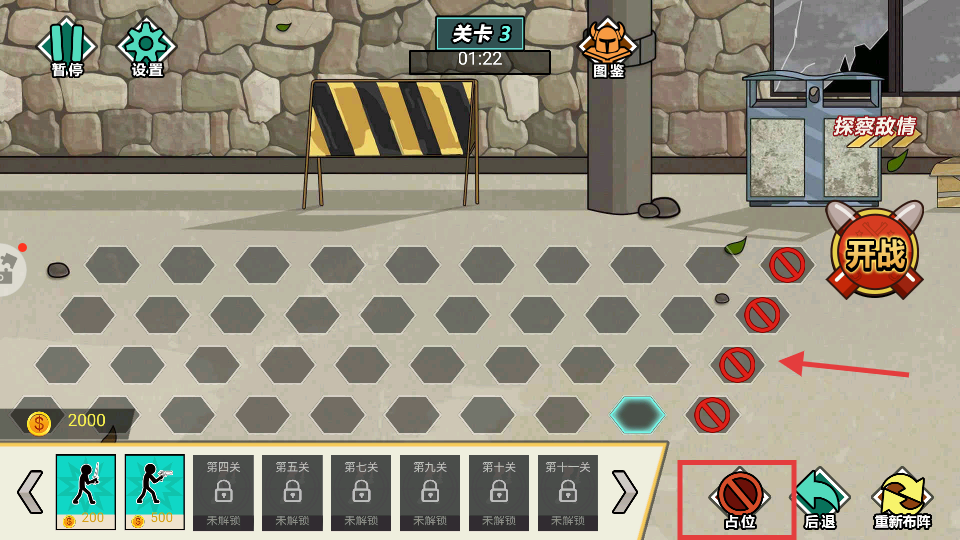The image size is (960, 540).
Task: Undo last move with 后退
Action: pos(820,498)
